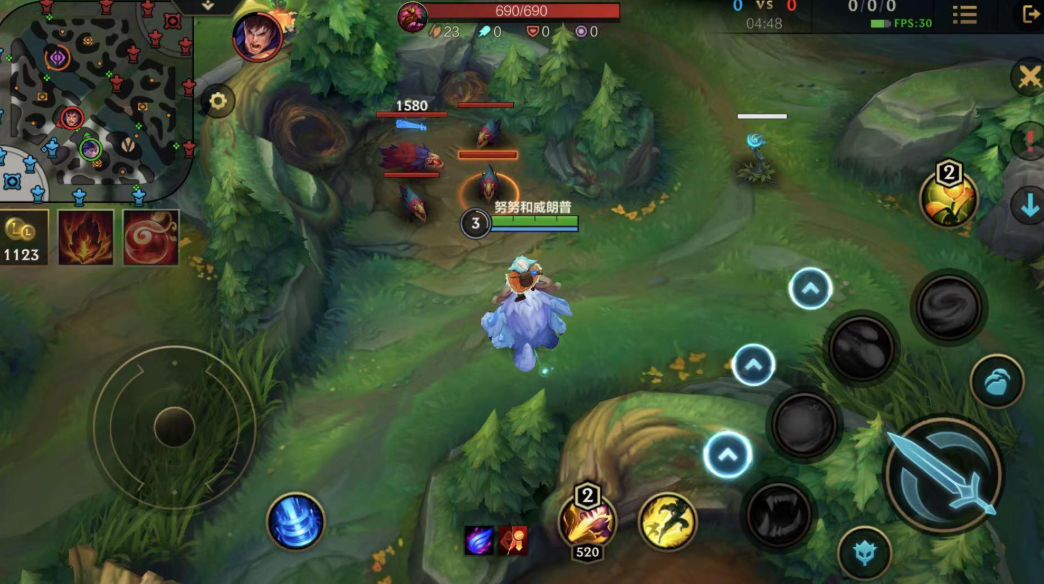Expand the top dropdown arrow tab
1044x584 pixels.
click(208, 6)
